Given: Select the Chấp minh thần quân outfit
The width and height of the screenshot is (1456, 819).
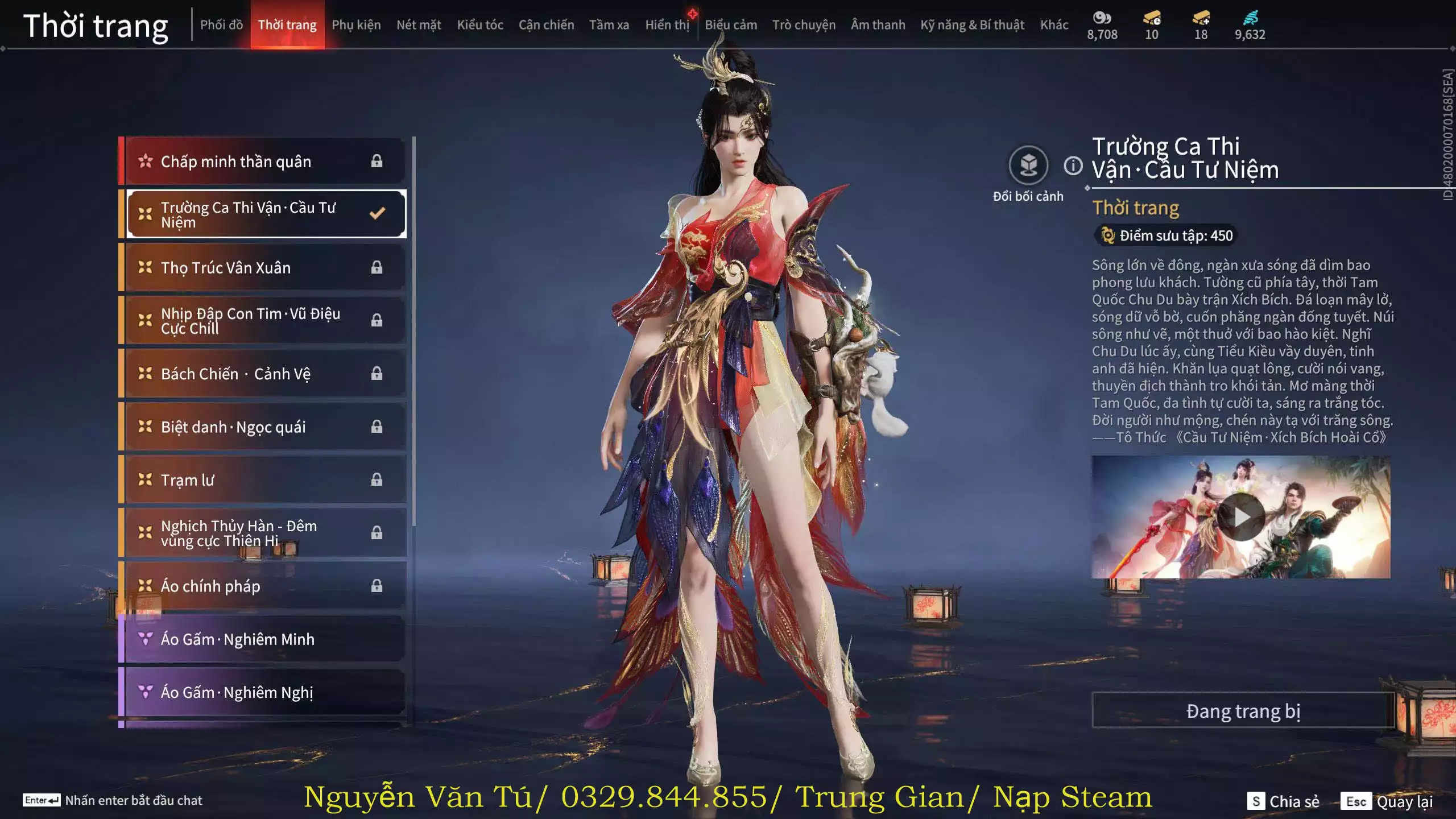Looking at the screenshot, I should (x=264, y=162).
